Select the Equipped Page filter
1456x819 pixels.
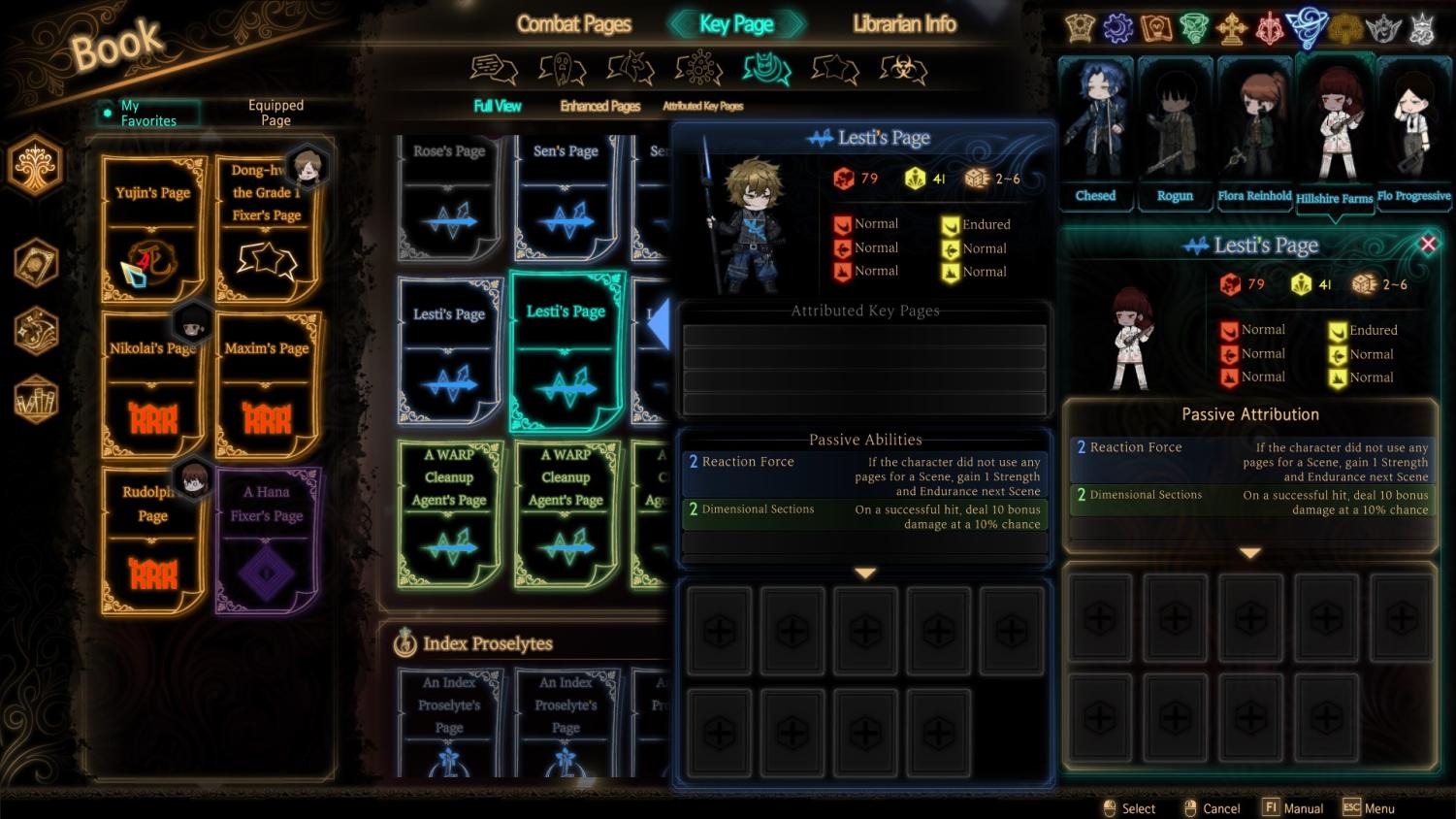click(x=275, y=114)
